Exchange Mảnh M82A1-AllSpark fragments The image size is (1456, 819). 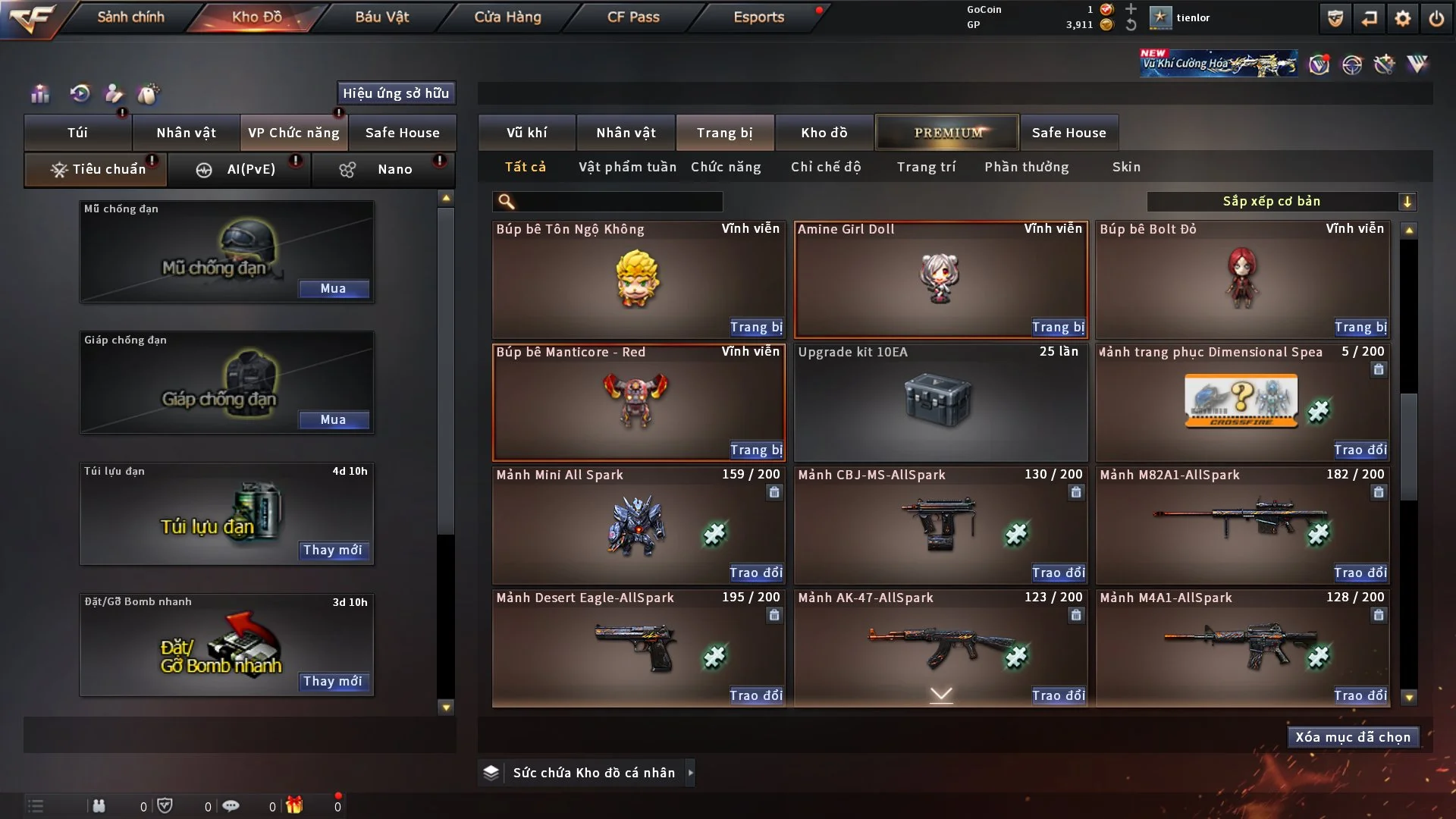pyautogui.click(x=1360, y=573)
